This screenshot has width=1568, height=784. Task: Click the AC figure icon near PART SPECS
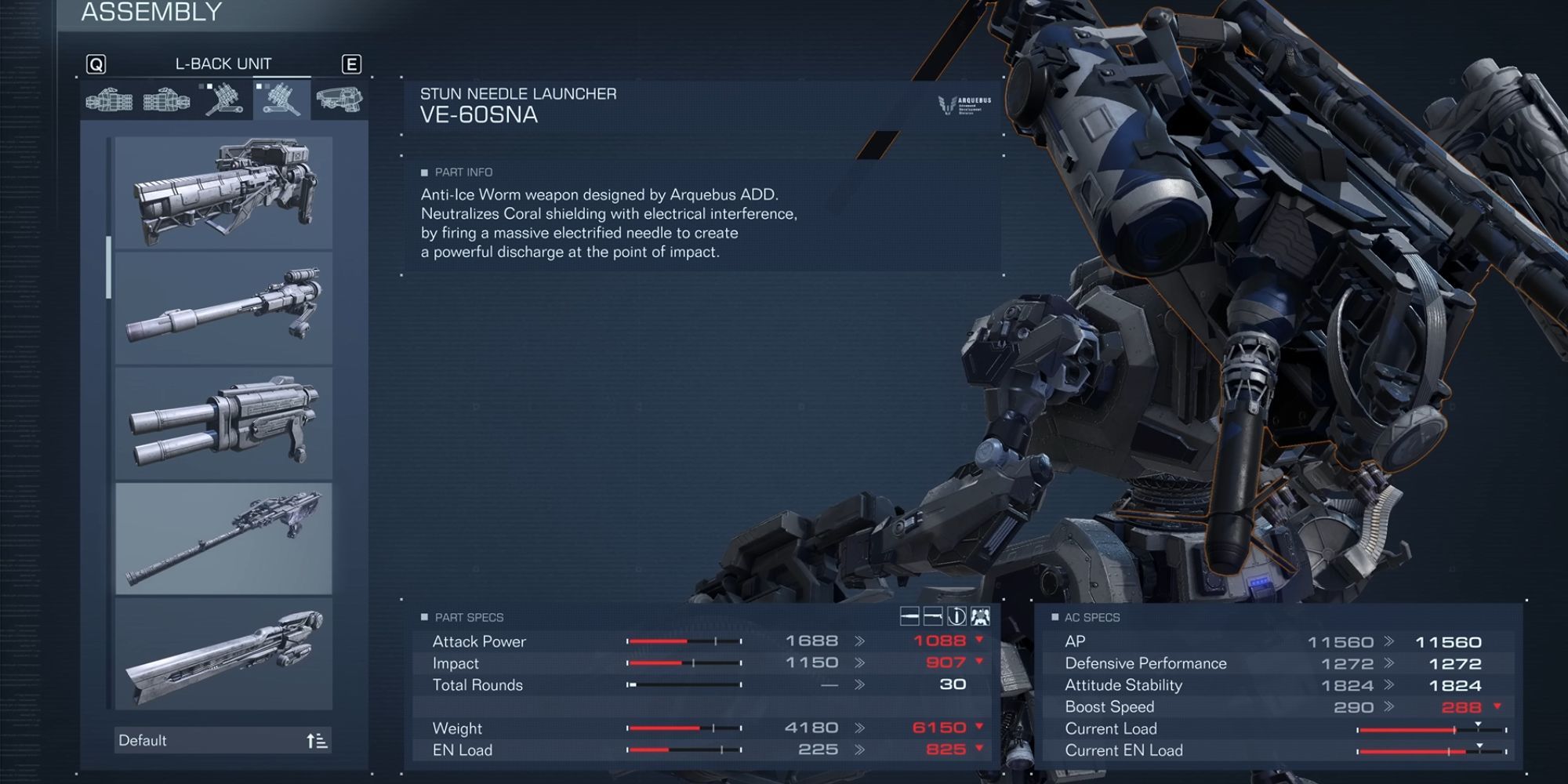tap(980, 619)
